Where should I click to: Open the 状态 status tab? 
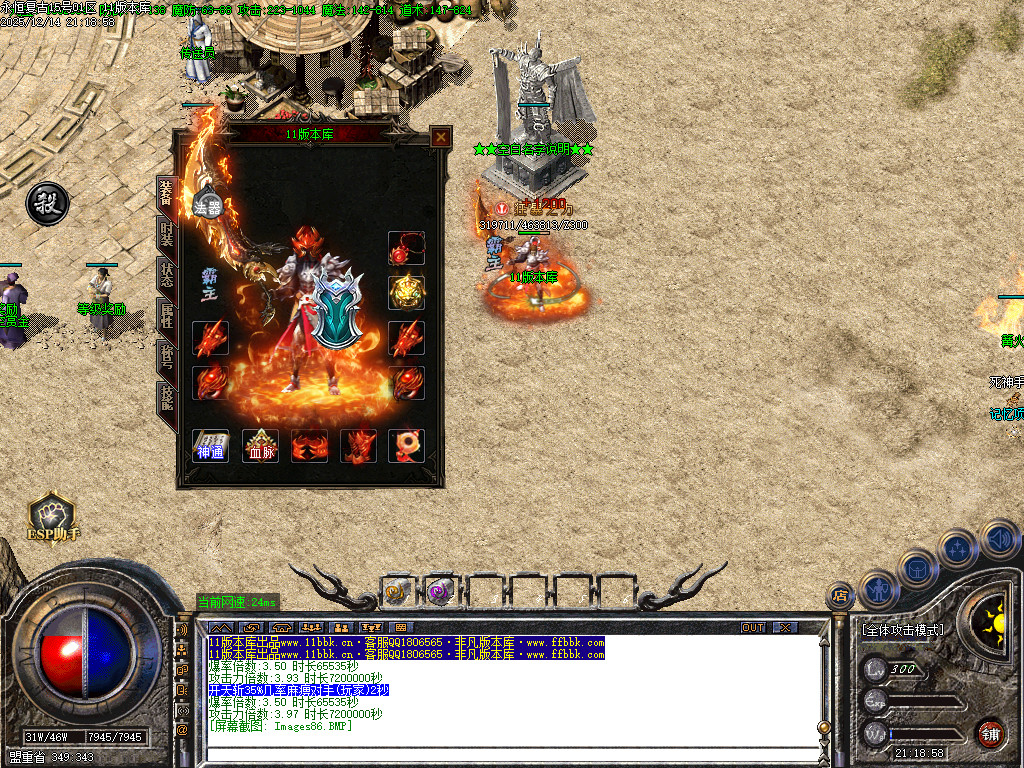pyautogui.click(x=167, y=275)
